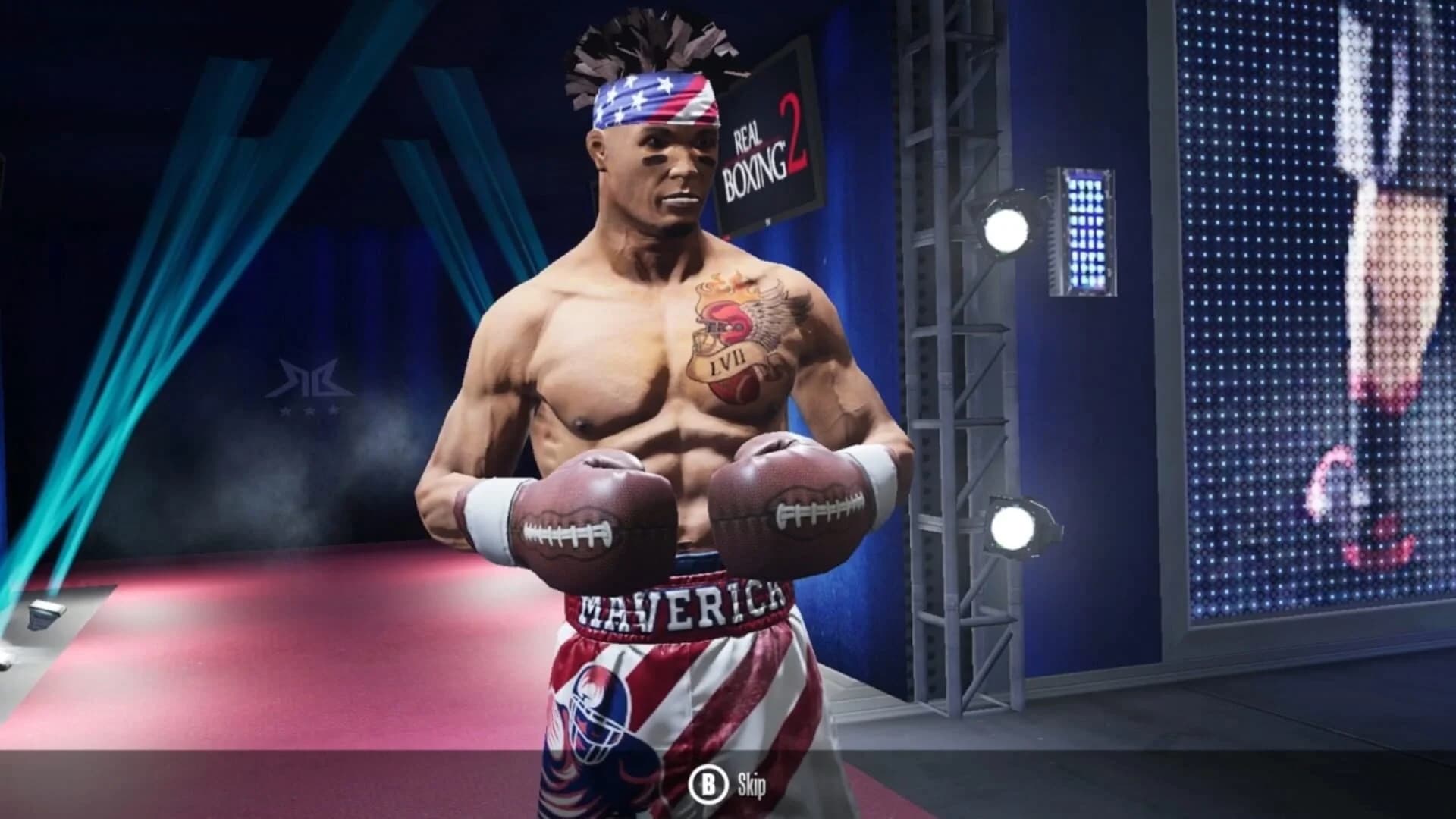Image resolution: width=1456 pixels, height=819 pixels.
Task: Select the football helmet graphic on shorts
Action: 599,717
